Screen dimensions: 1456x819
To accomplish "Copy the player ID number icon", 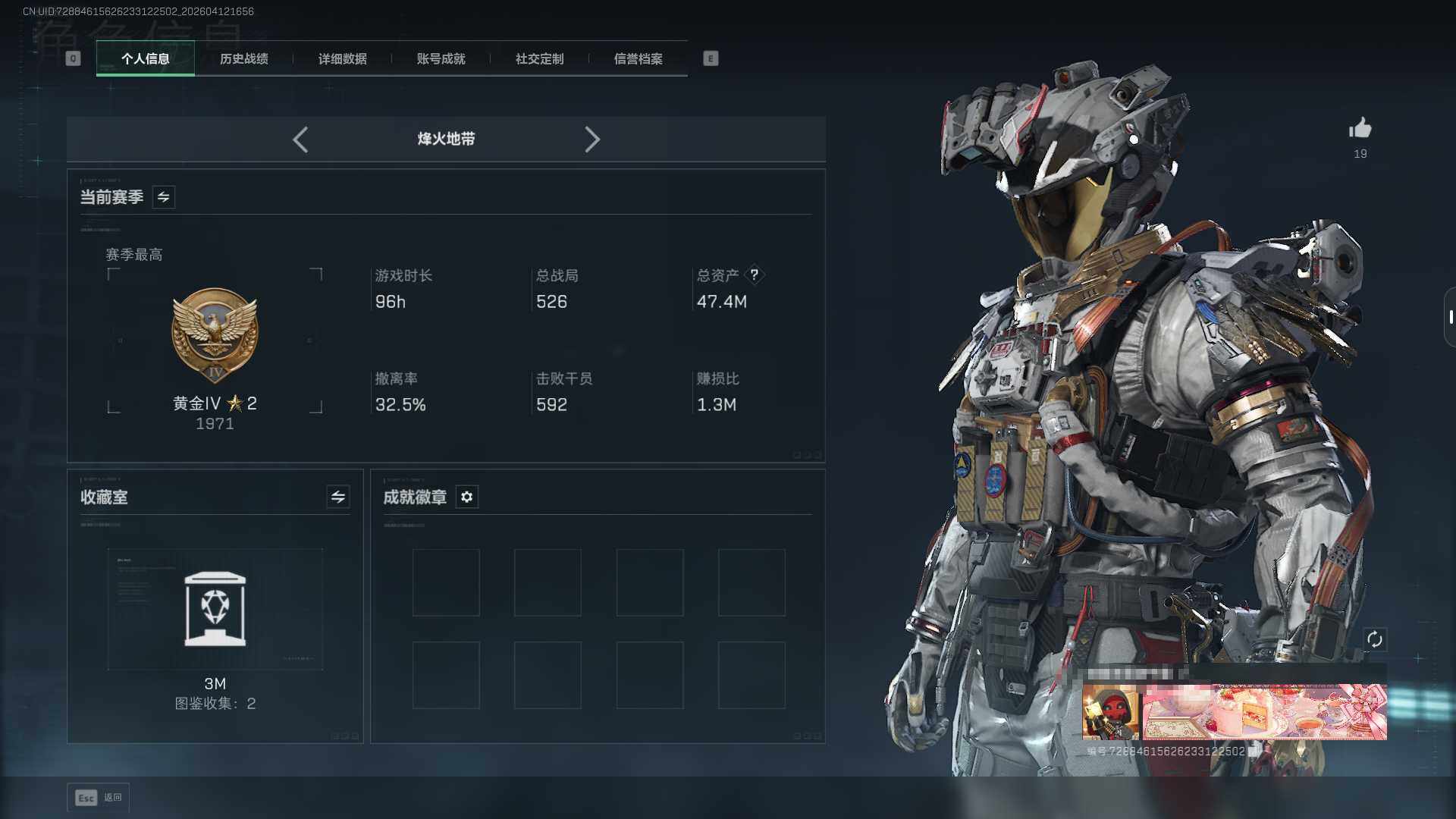I will [x=1254, y=751].
